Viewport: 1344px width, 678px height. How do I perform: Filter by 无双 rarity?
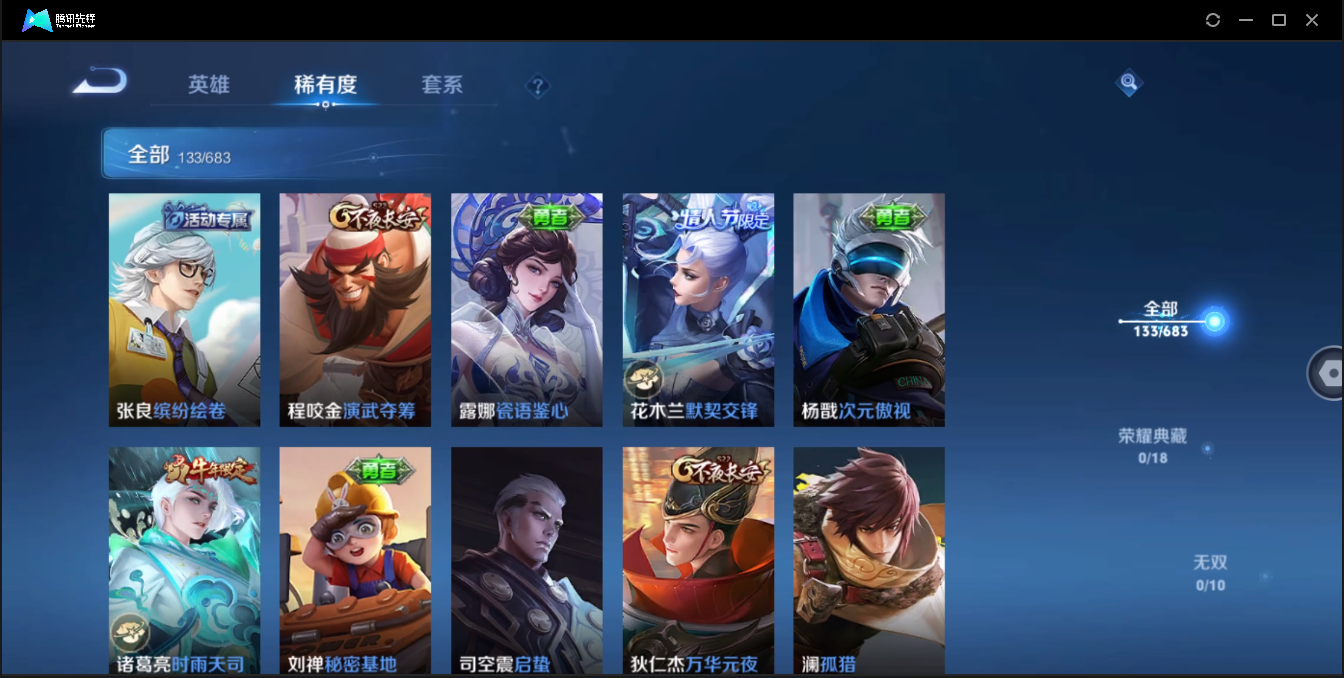point(1210,572)
